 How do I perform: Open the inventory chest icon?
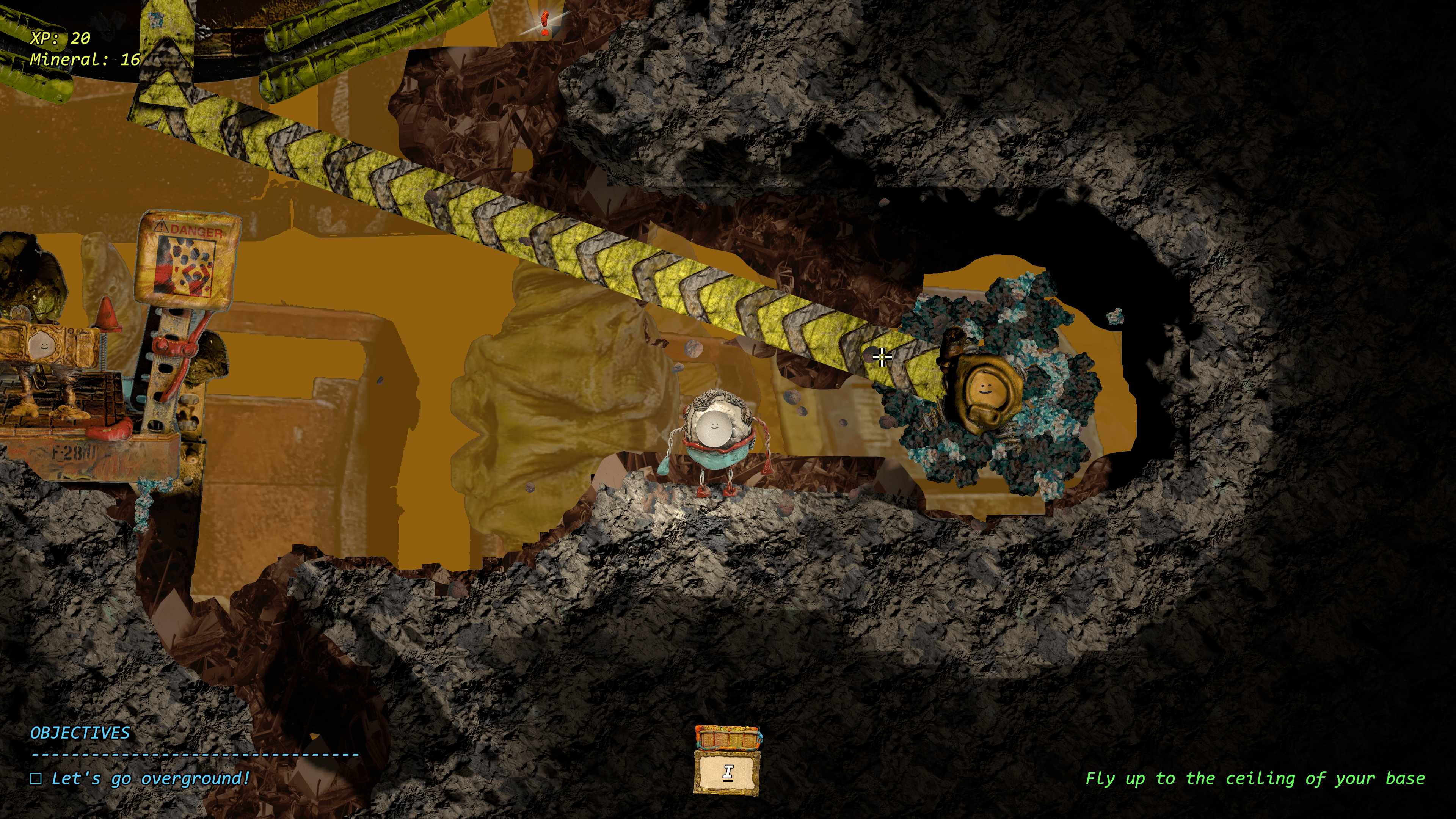pos(727,761)
